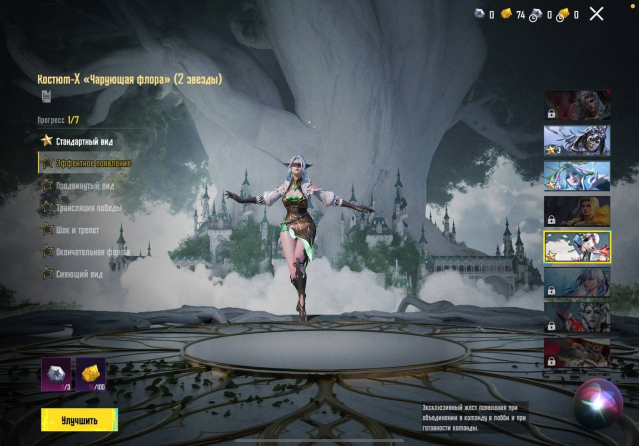This screenshot has height=446, width=639.
Task: Select the blonde character locked costume thumbnail
Action: point(577,210)
